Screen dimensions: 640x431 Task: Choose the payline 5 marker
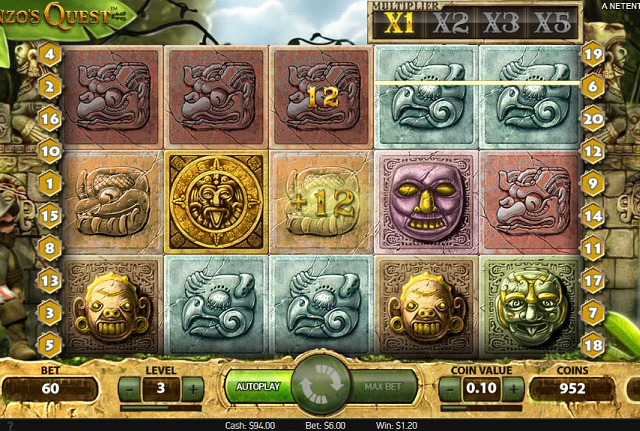[49, 345]
